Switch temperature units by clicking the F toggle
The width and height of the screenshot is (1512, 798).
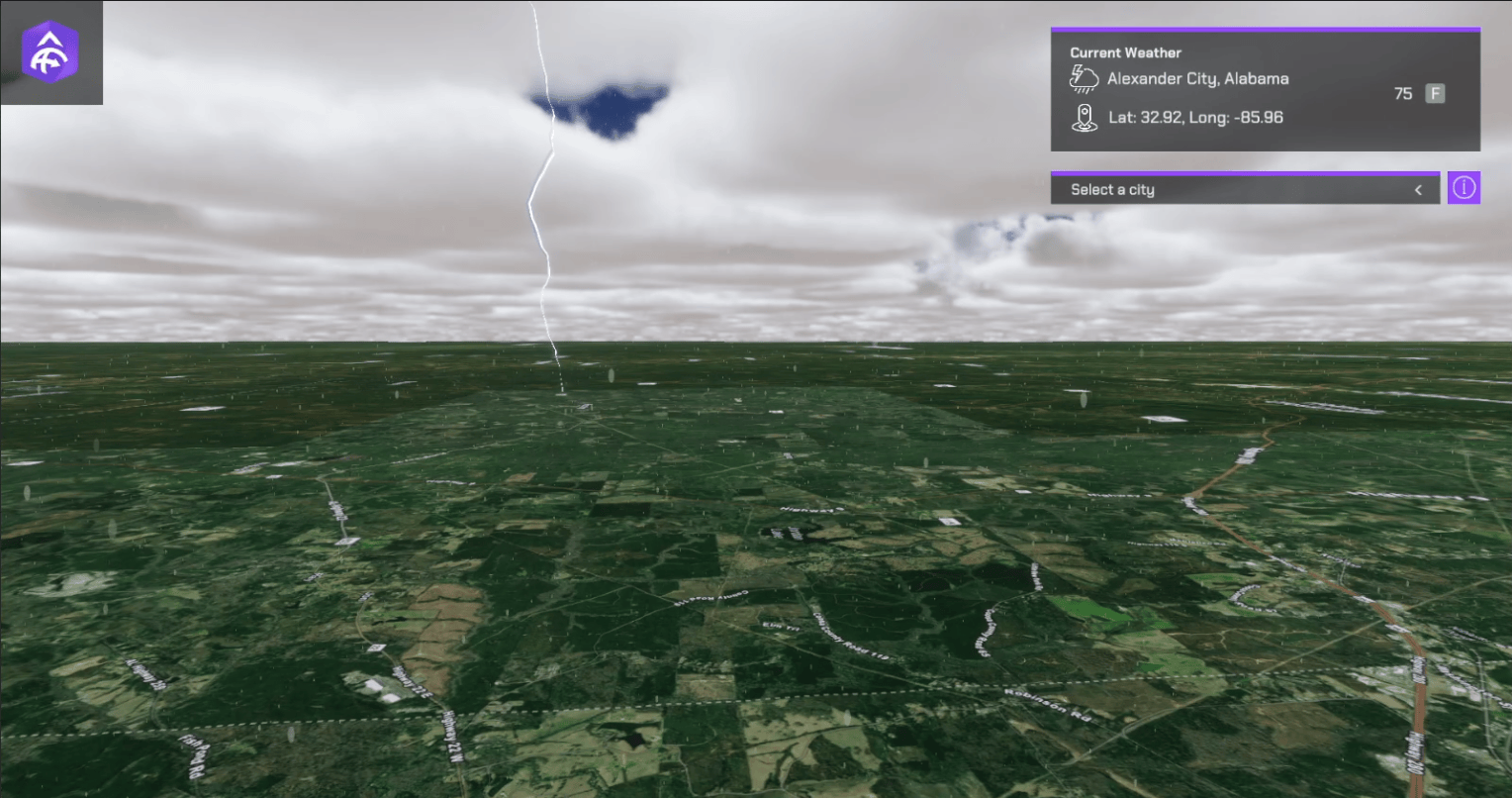pyautogui.click(x=1433, y=93)
